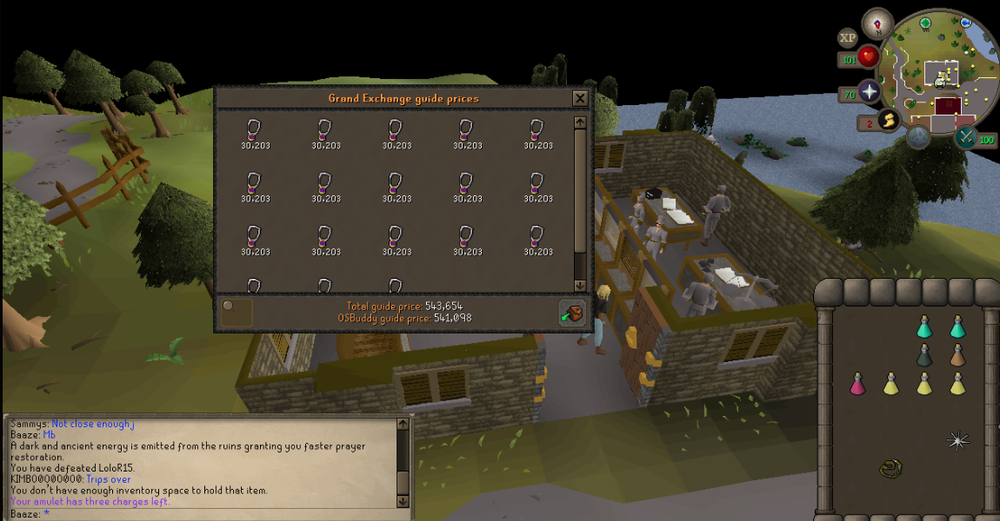Select the pink potion in the inventory
This screenshot has height=521, width=1000.
tap(857, 384)
